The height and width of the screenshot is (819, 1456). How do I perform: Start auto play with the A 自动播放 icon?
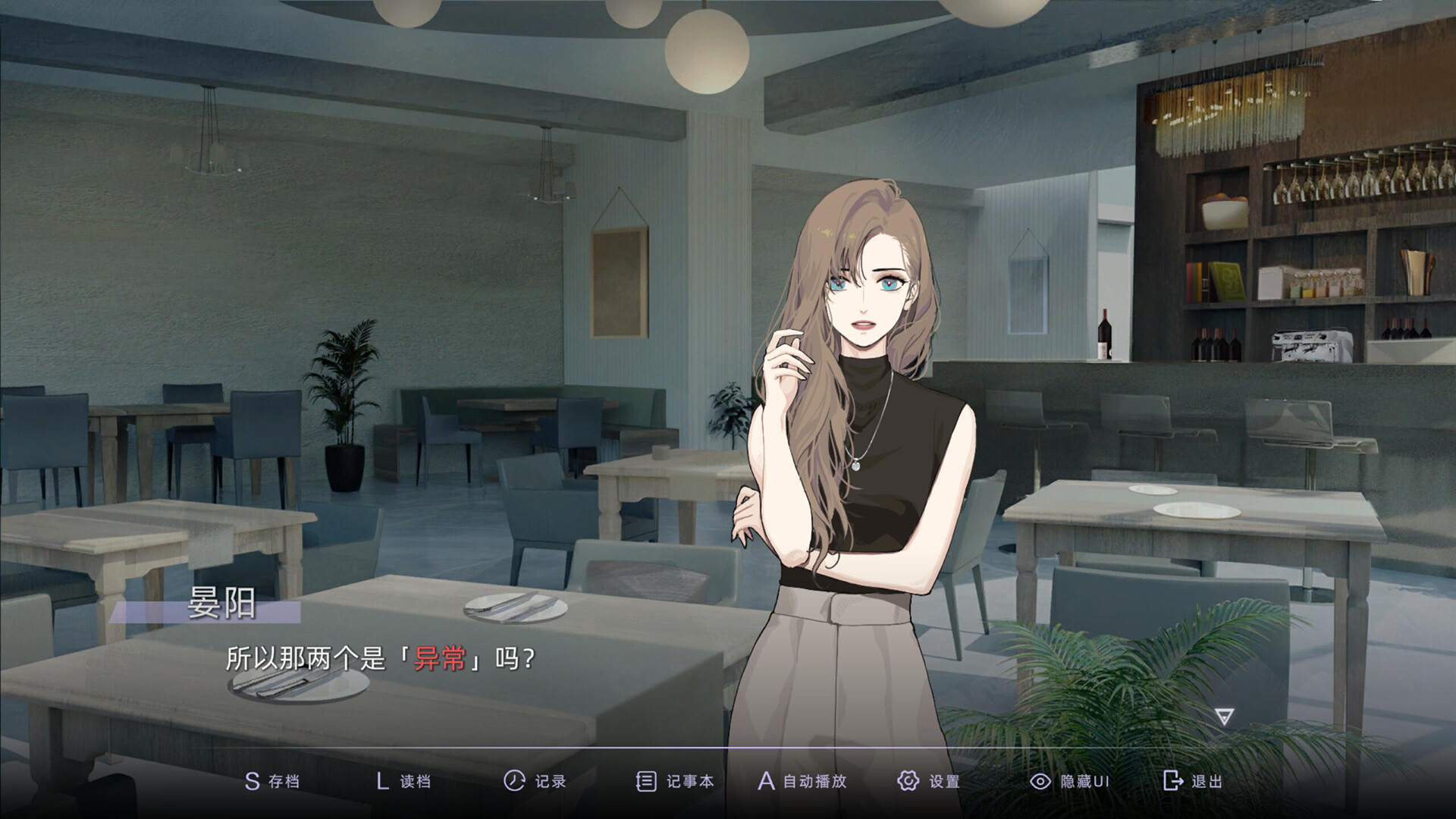768,780
